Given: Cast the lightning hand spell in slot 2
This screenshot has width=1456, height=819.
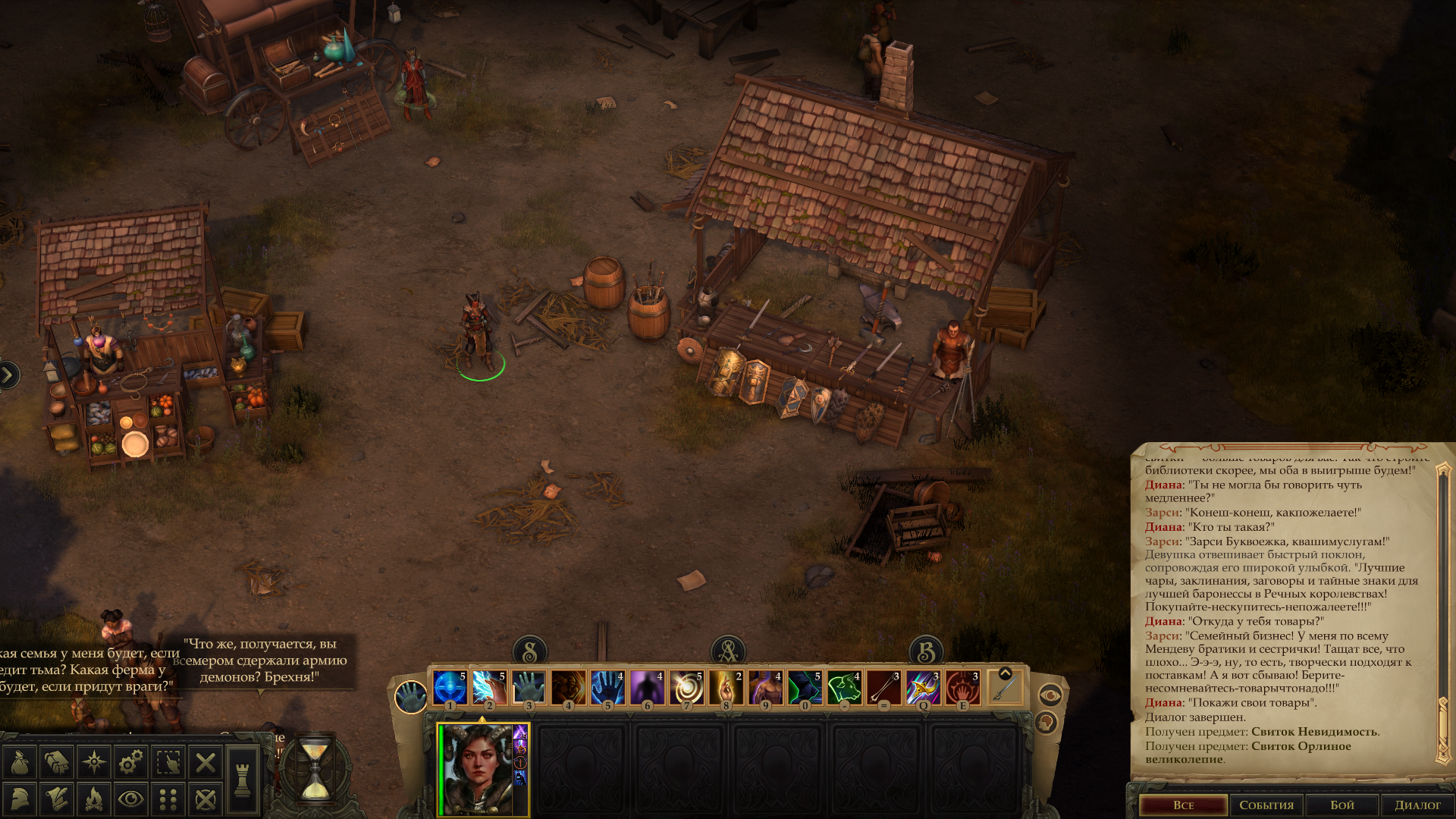Looking at the screenshot, I should click(x=489, y=688).
